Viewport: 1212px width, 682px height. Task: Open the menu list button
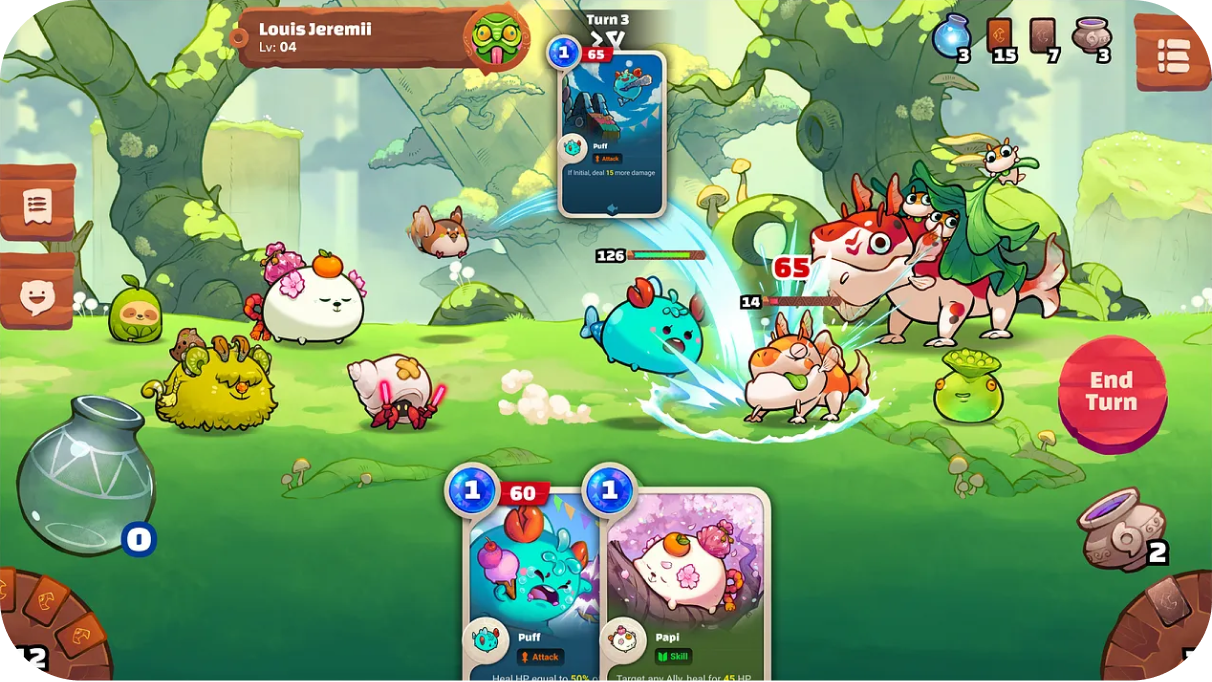pos(1172,54)
